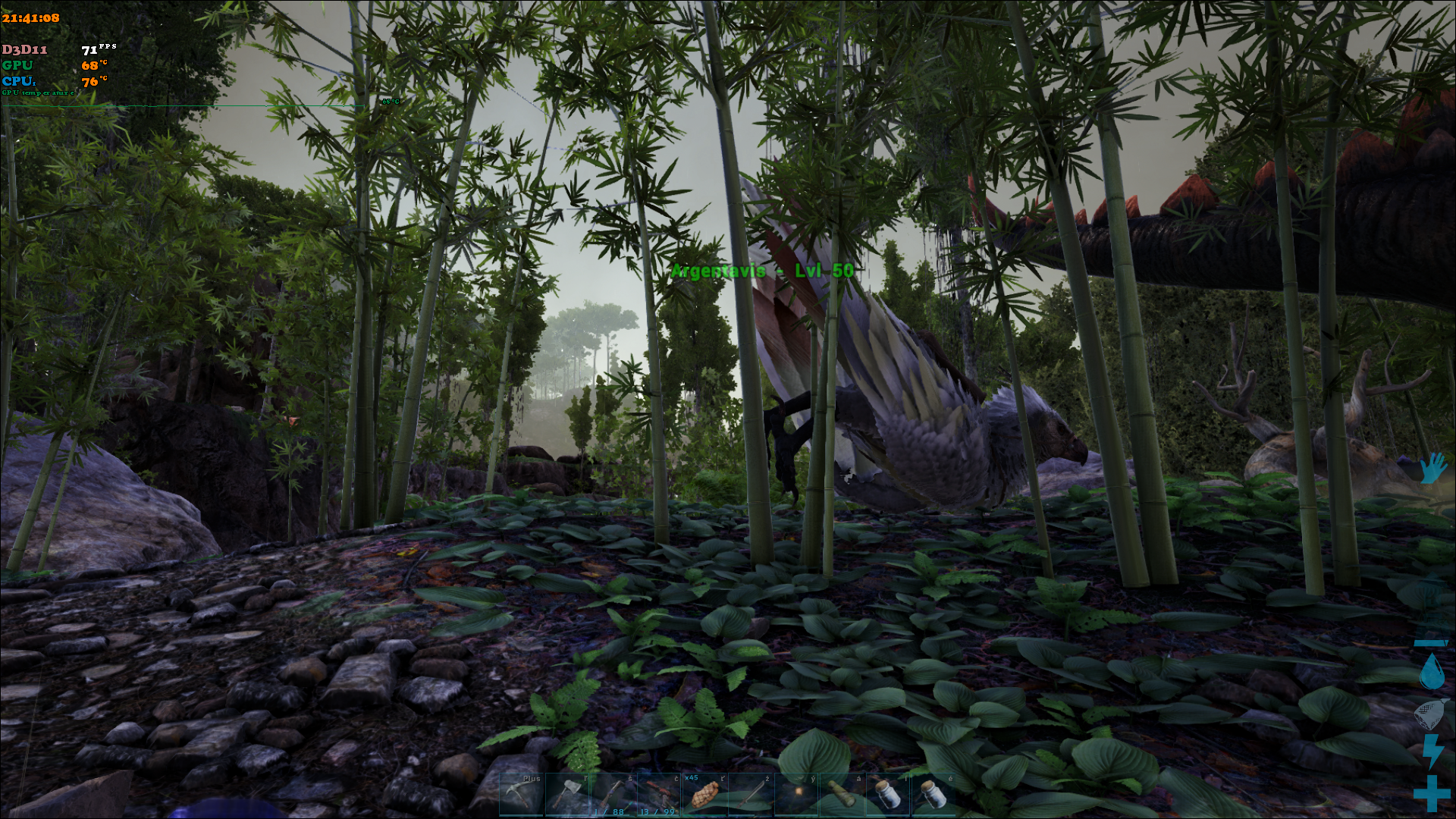Choose the weapon slot showing 13 / 99
Viewport: 1456px width, 819px height.
click(658, 795)
